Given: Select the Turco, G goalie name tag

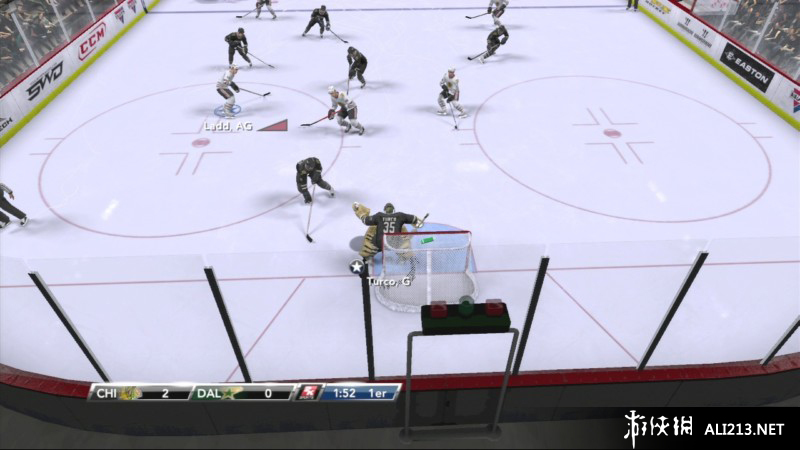Looking at the screenshot, I should tap(390, 282).
